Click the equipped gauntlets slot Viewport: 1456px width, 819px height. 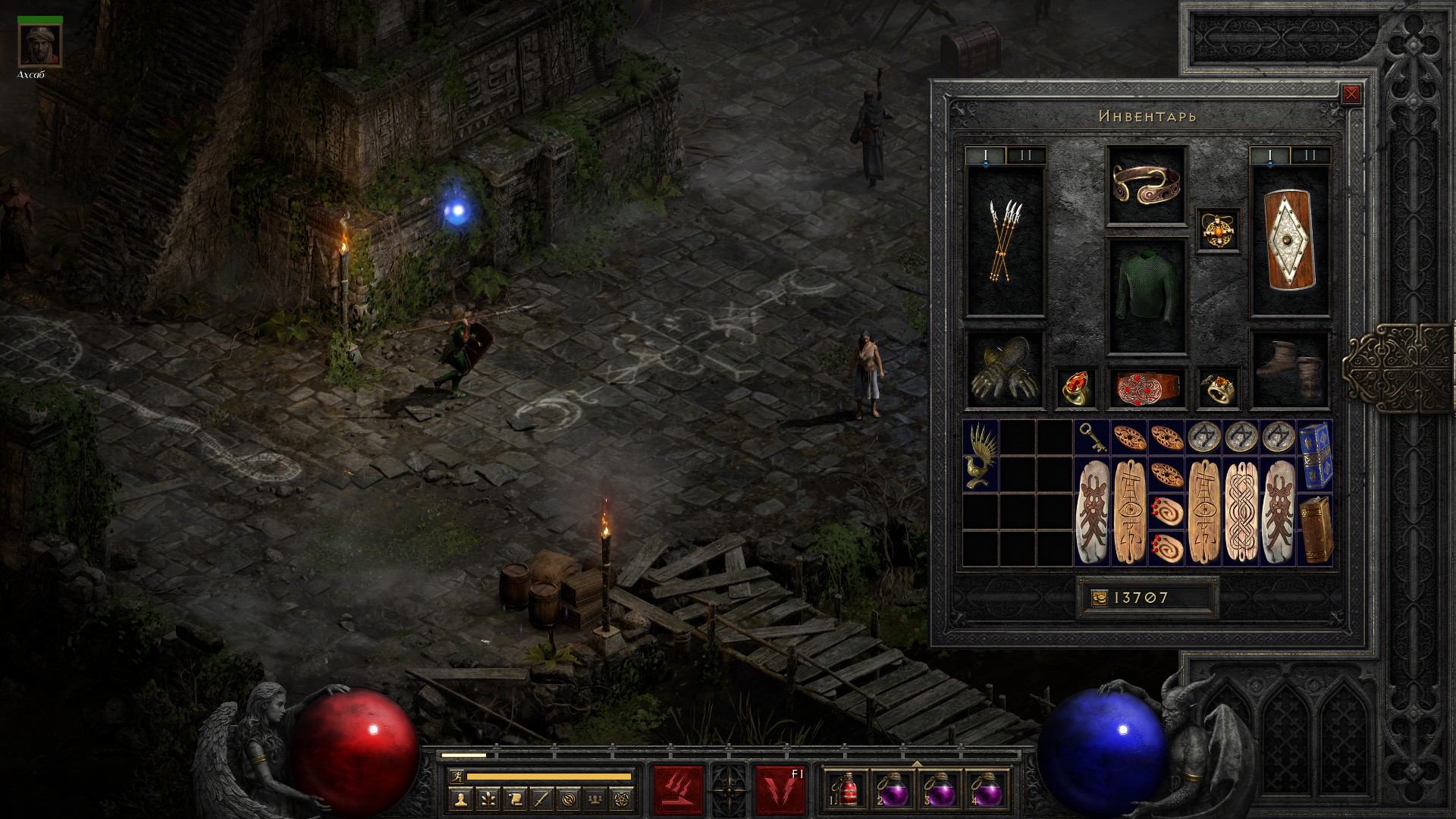pos(1005,371)
